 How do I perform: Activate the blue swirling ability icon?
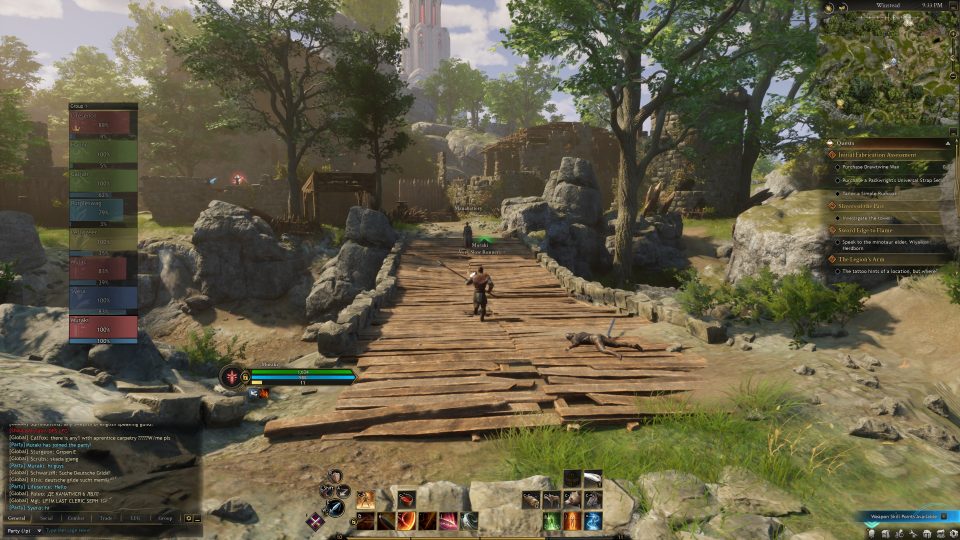[593, 521]
